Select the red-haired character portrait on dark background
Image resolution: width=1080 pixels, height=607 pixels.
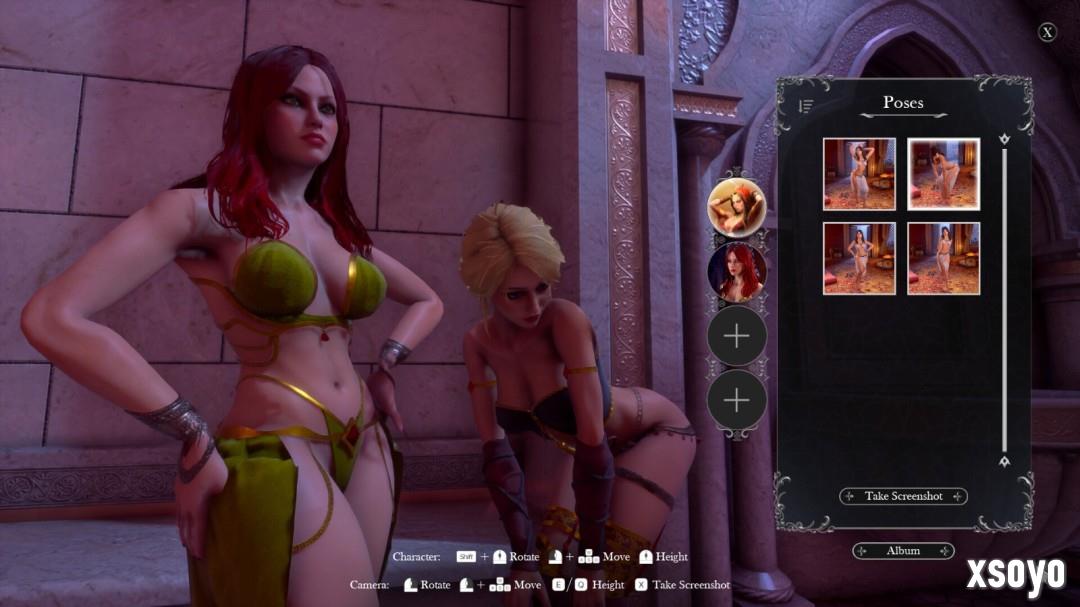pyautogui.click(x=737, y=272)
